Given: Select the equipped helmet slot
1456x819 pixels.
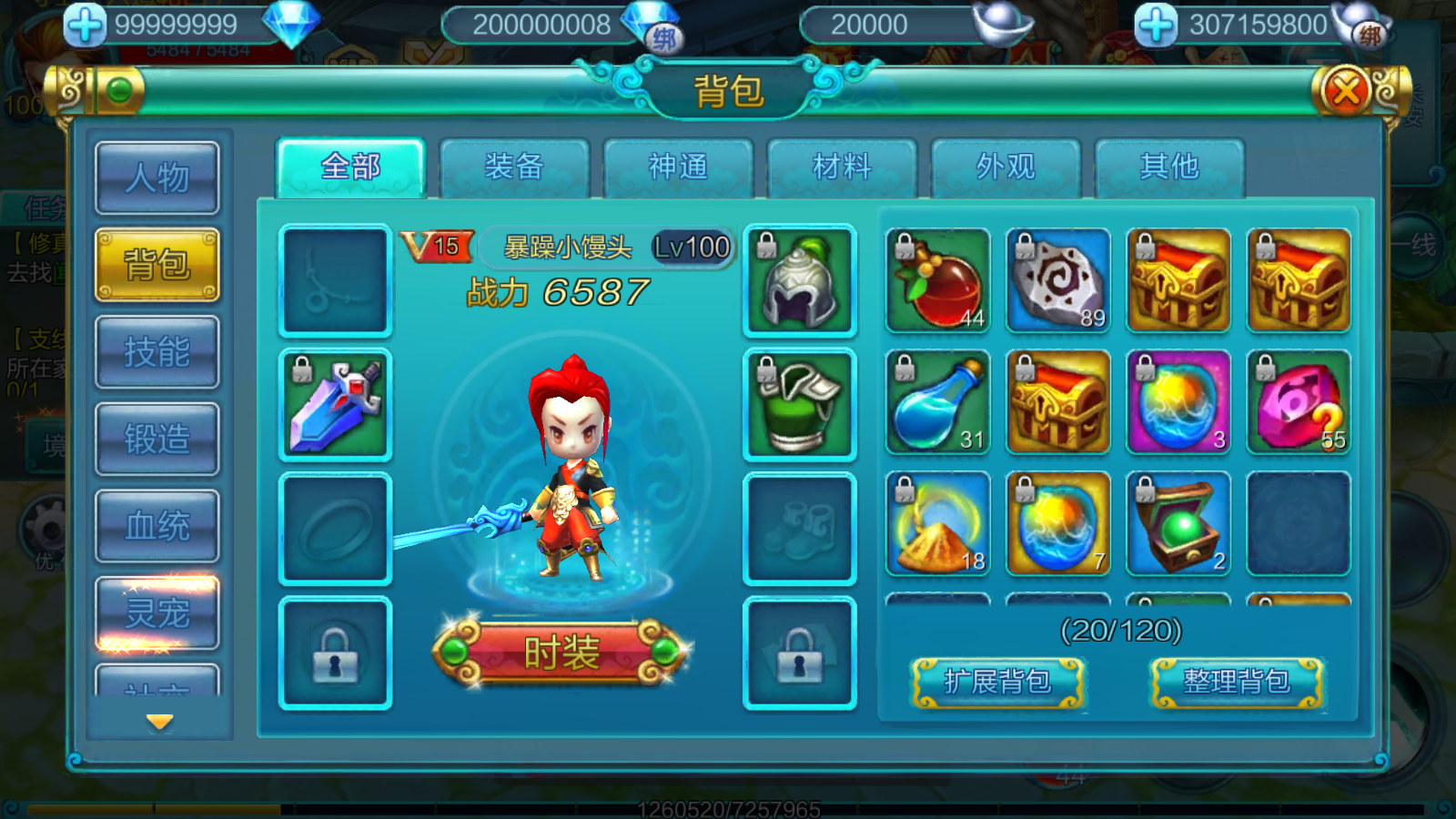Looking at the screenshot, I should (x=799, y=280).
